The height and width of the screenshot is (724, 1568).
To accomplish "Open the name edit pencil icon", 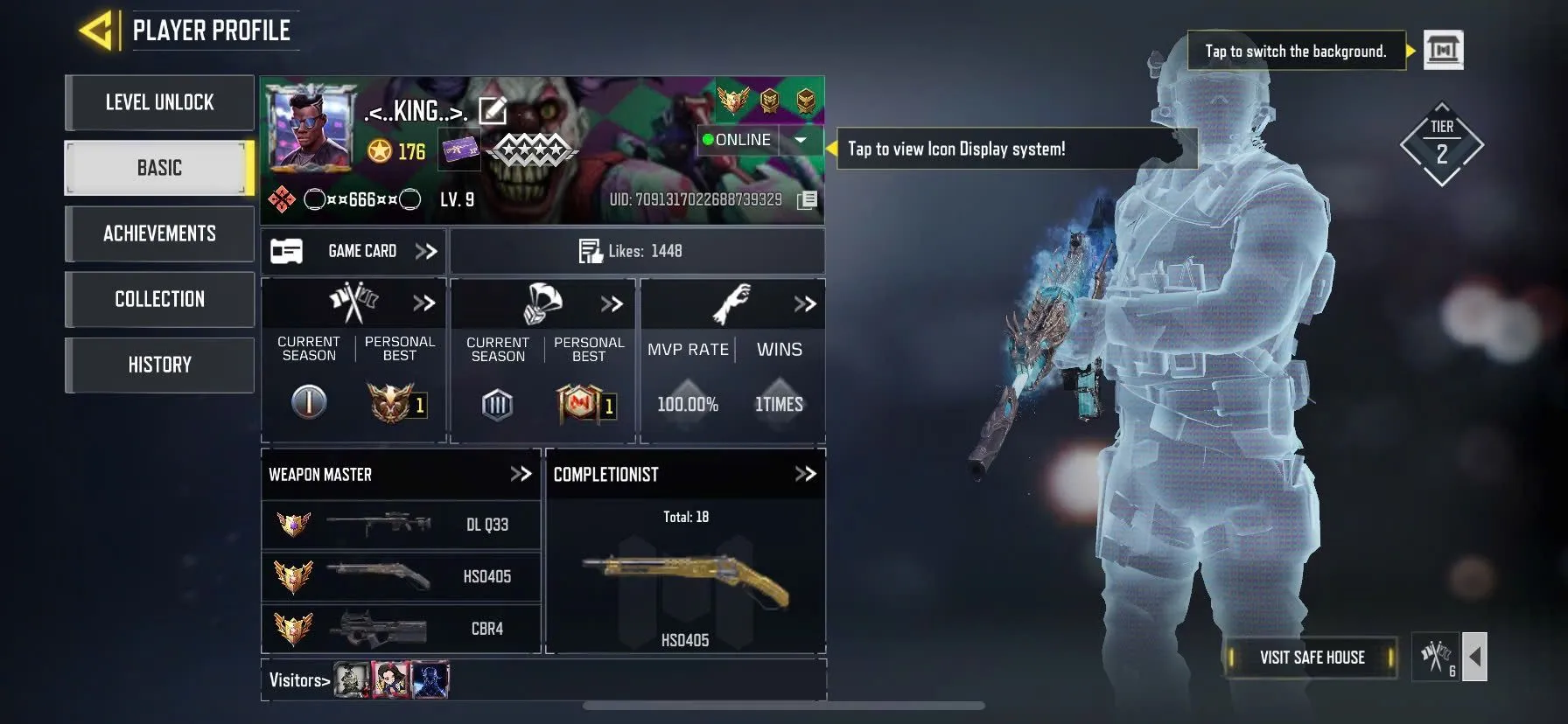I will click(494, 109).
